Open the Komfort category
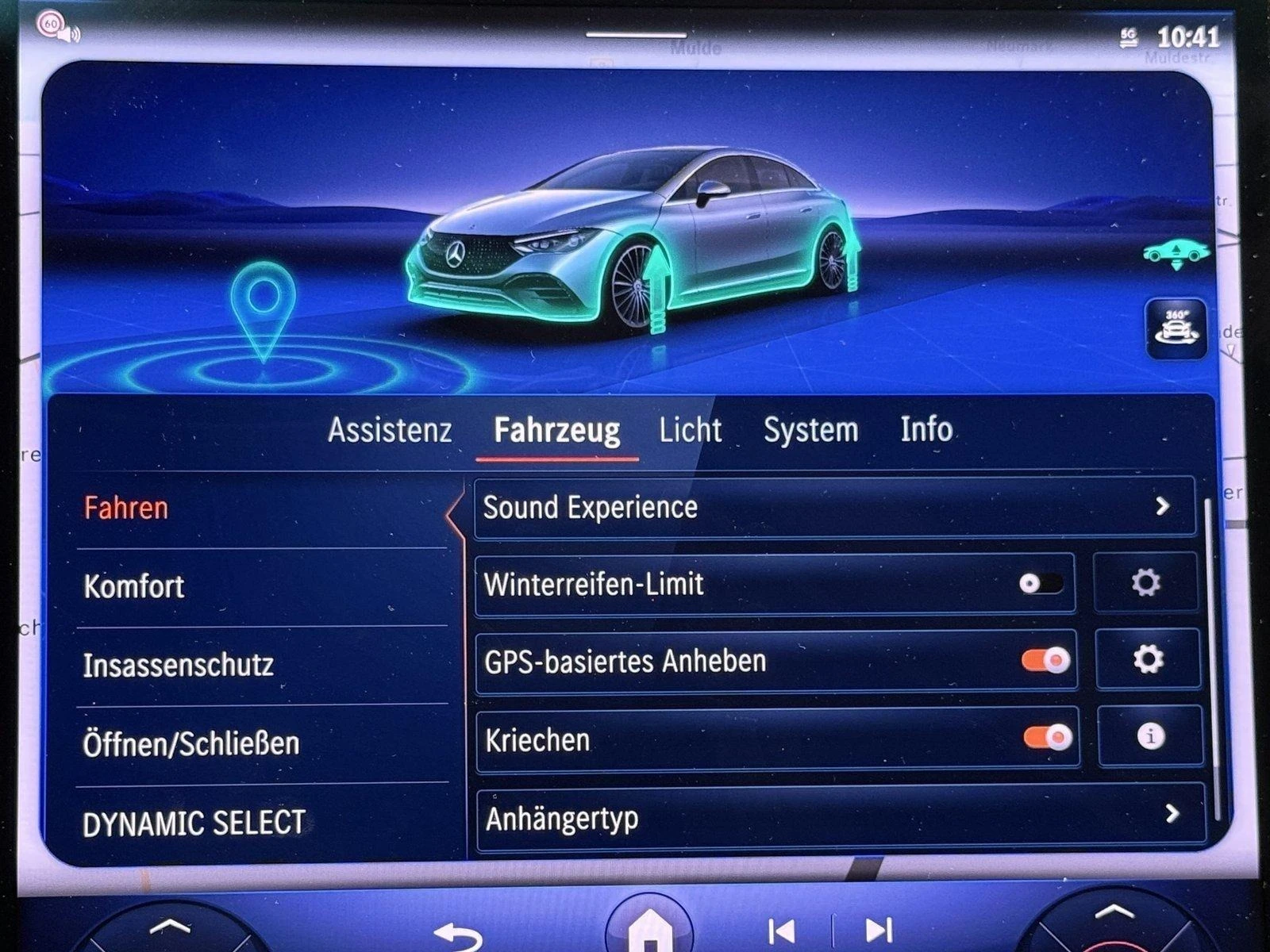The image size is (1270, 952). 134,586
